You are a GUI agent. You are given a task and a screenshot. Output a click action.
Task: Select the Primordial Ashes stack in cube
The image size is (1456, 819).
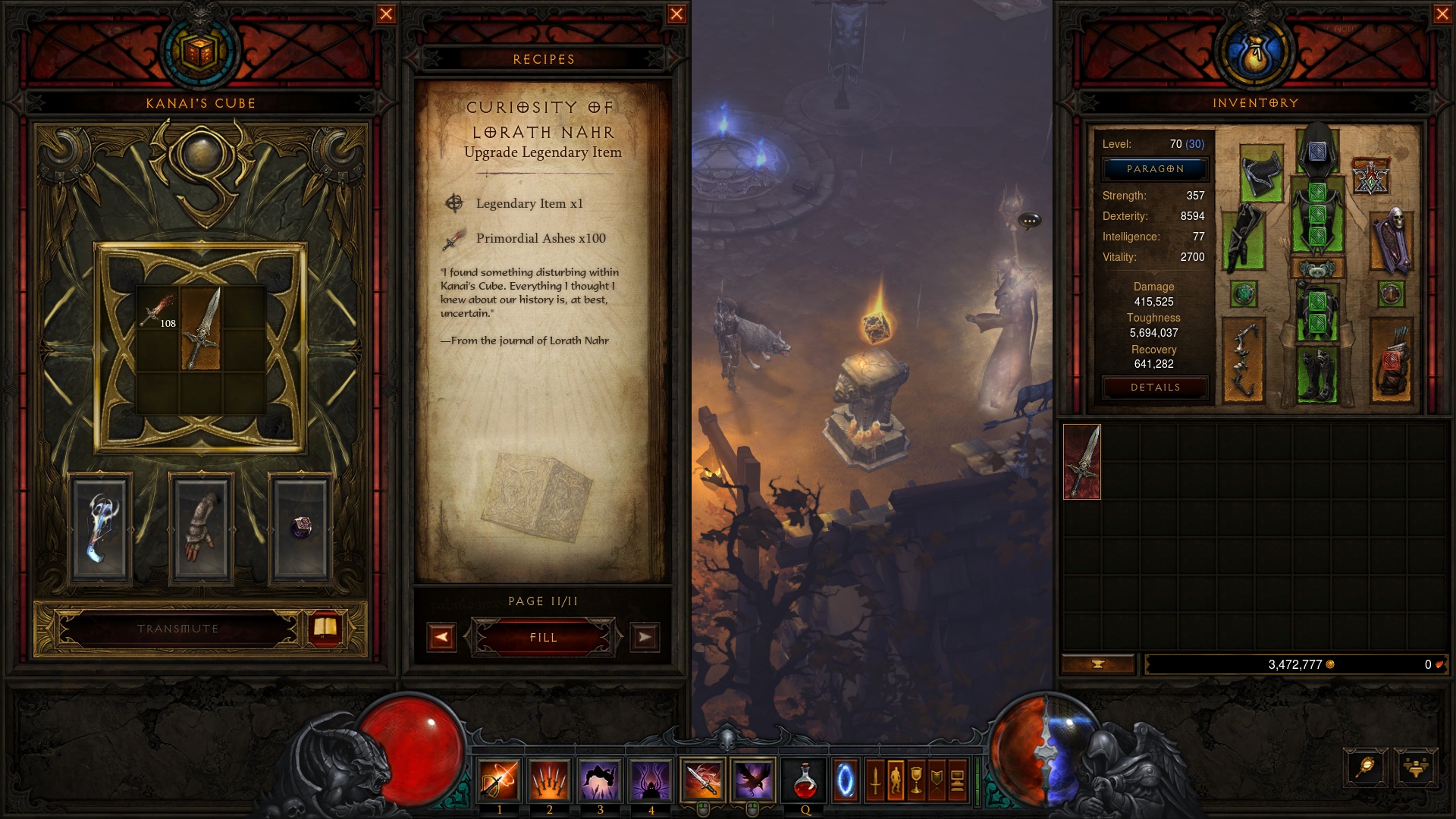click(158, 309)
